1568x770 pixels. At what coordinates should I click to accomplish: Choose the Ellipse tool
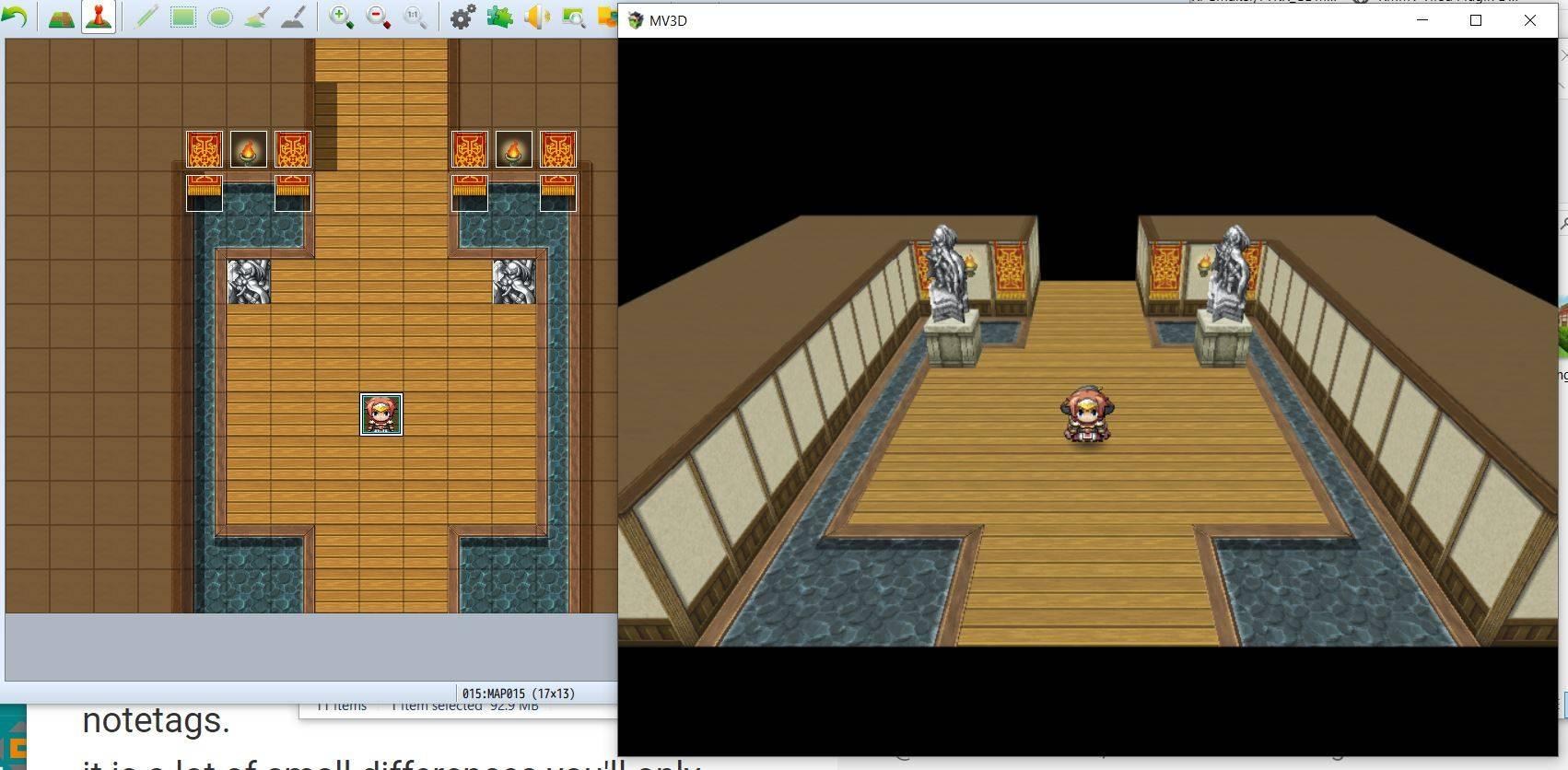click(x=218, y=17)
